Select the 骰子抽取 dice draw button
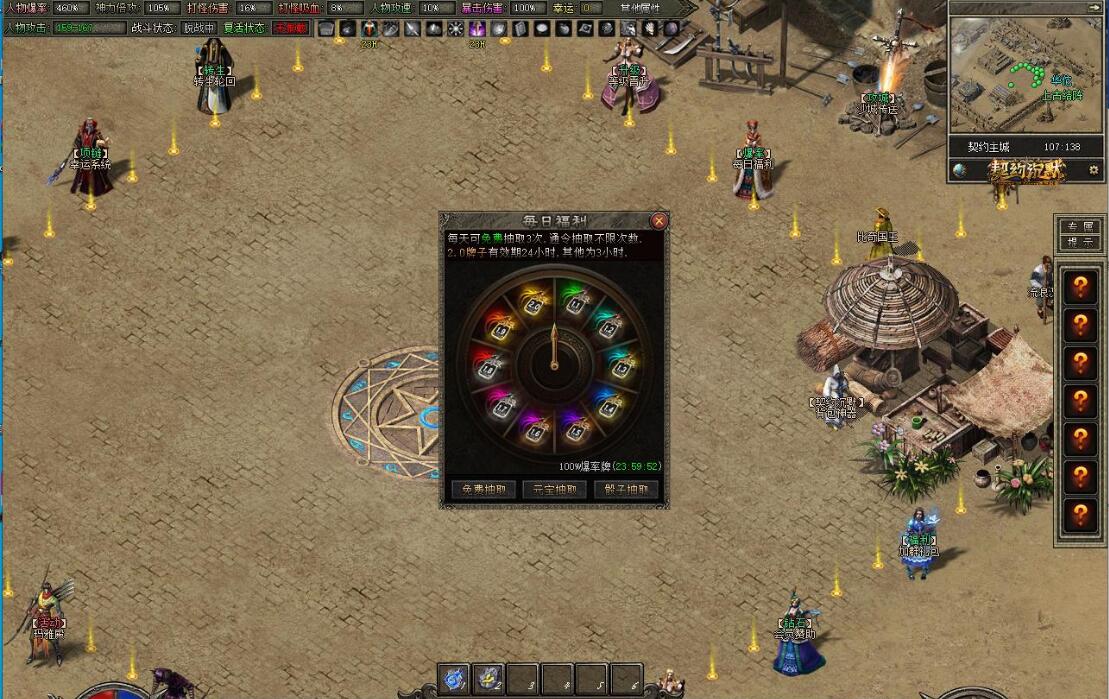 (626, 490)
